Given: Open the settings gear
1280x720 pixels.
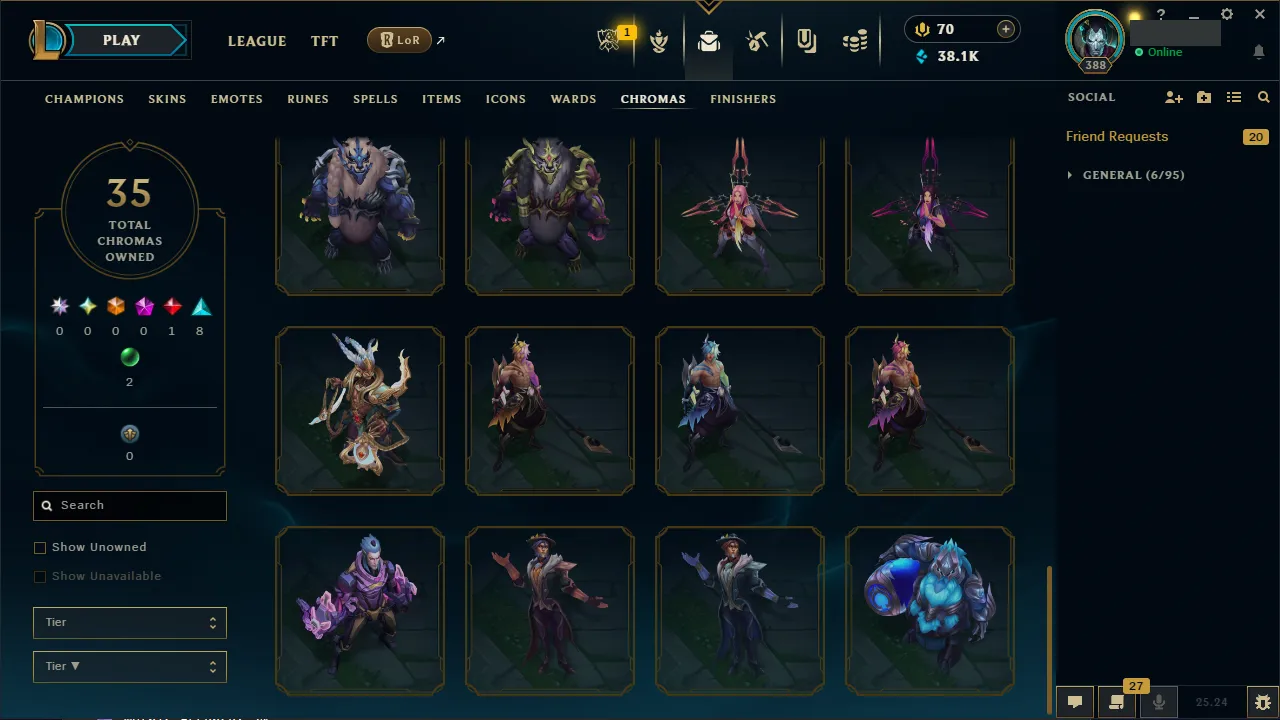Looking at the screenshot, I should [1226, 14].
